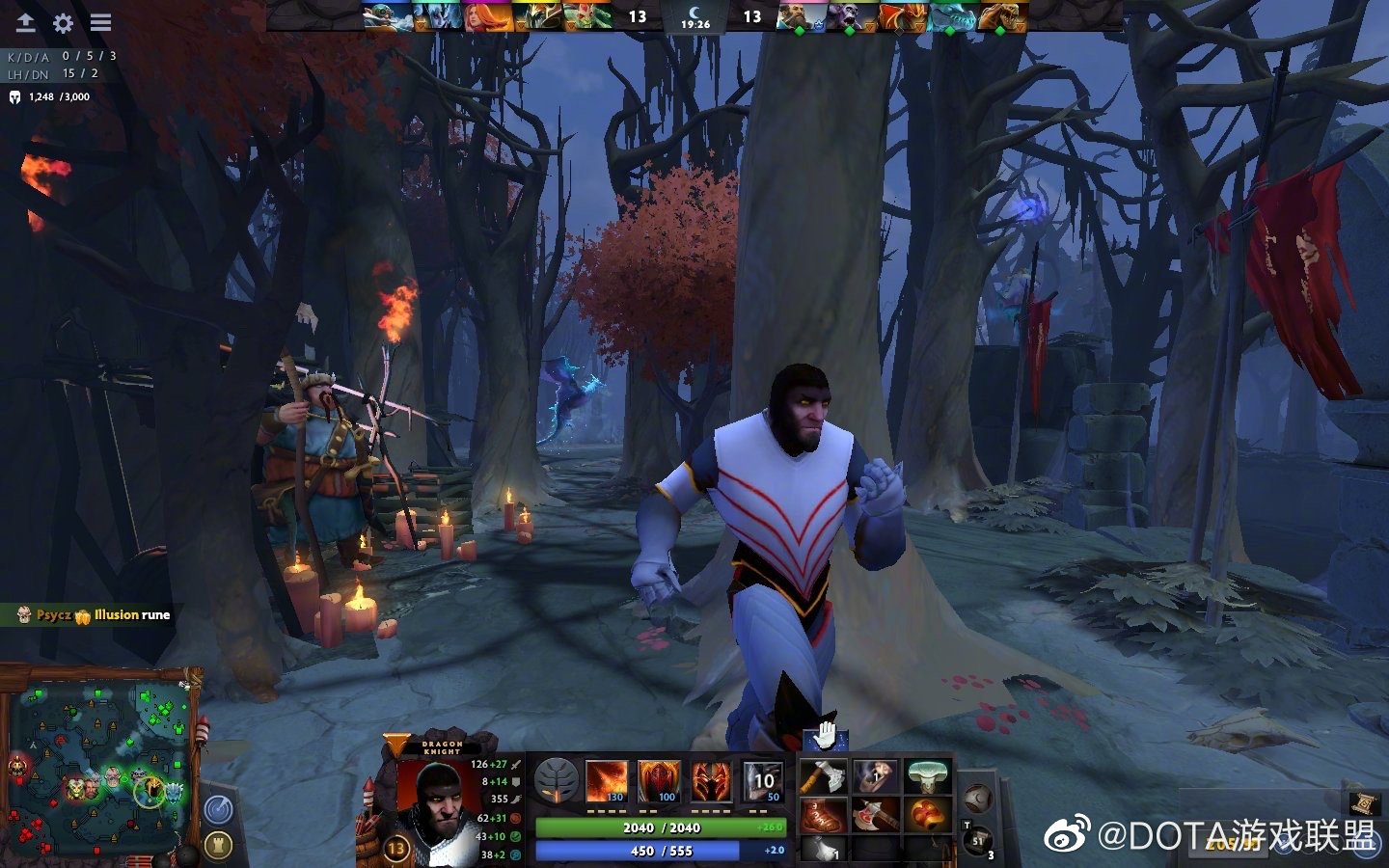Open Dragon Knight's talent tree
Viewport: 1389px width, 868px height.
pyautogui.click(x=555, y=774)
